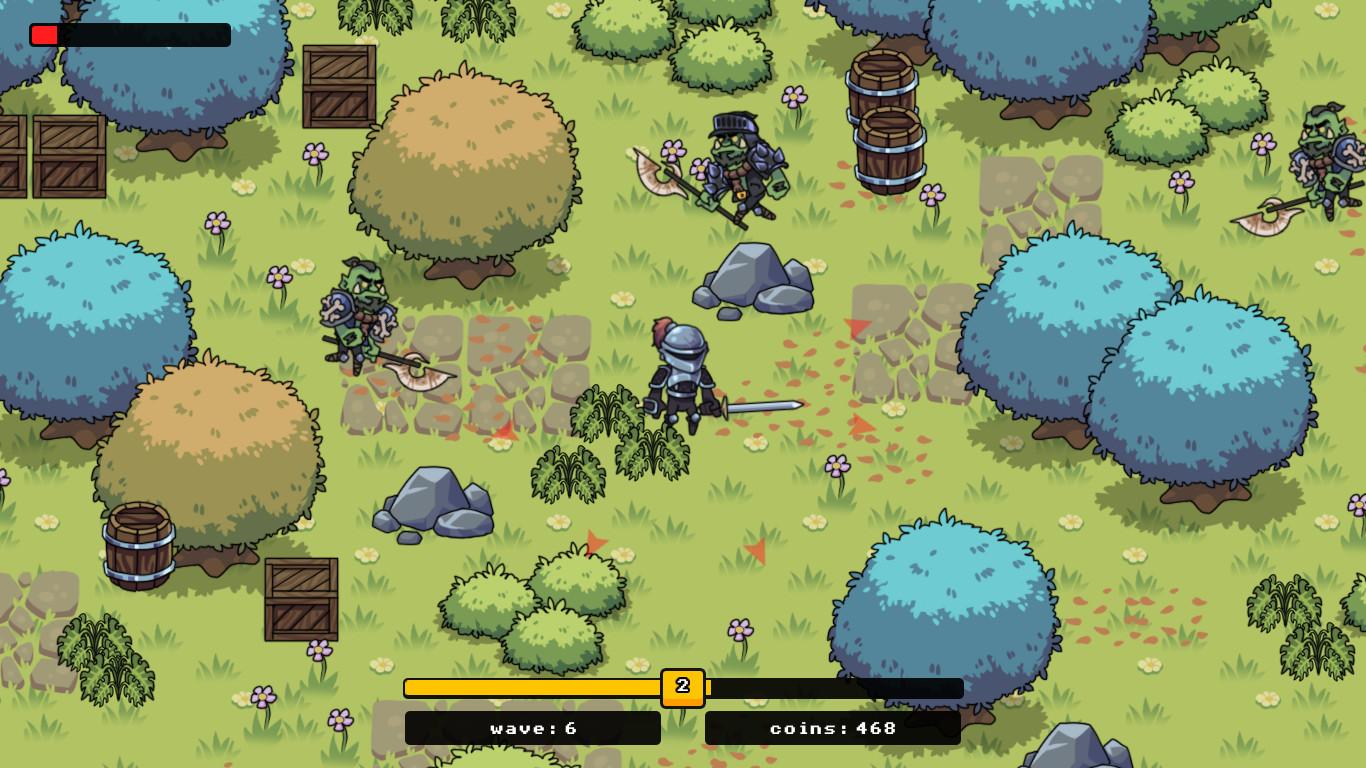Select the knight player character
This screenshot has width=1366, height=768.
tap(680, 380)
